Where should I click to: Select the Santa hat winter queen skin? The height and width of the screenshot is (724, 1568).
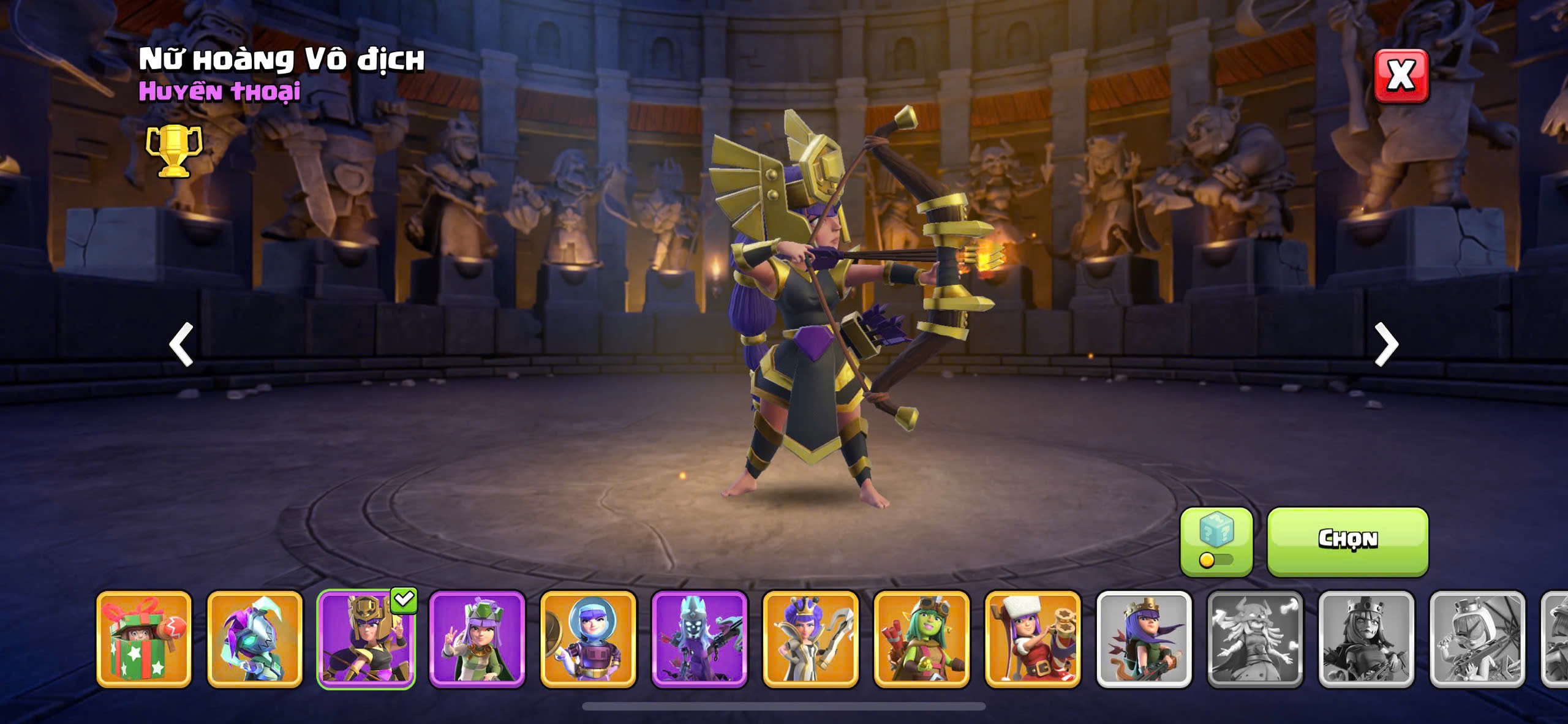pyautogui.click(x=1033, y=638)
